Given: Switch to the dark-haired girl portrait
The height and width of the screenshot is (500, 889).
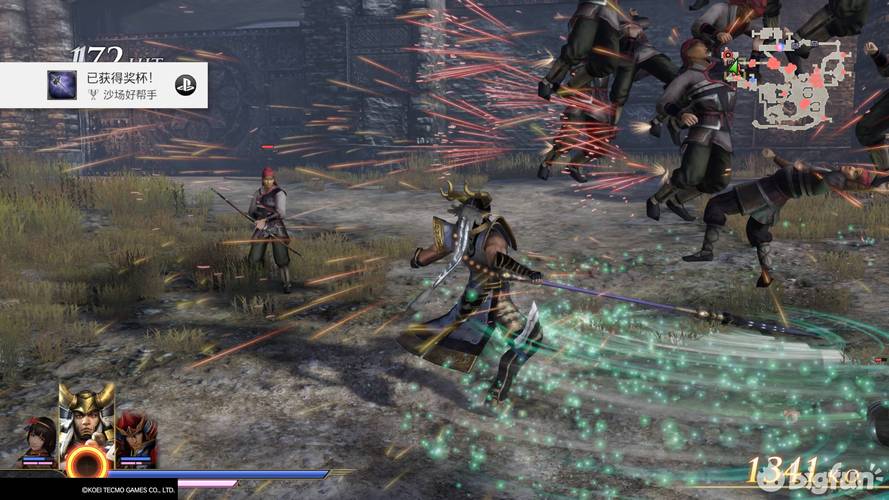Looking at the screenshot, I should [38, 439].
